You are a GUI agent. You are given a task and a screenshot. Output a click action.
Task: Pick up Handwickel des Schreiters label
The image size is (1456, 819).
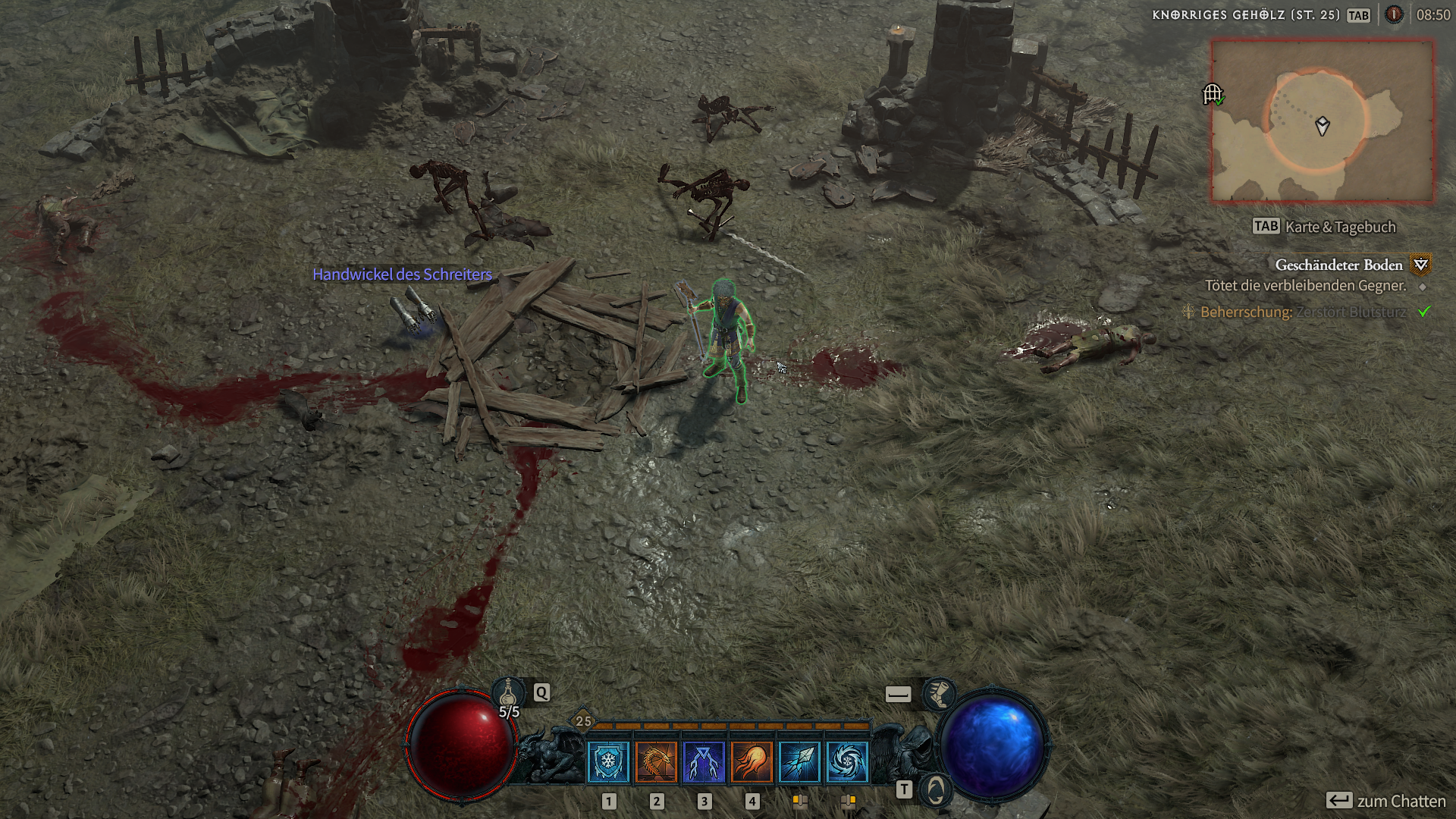click(x=402, y=275)
